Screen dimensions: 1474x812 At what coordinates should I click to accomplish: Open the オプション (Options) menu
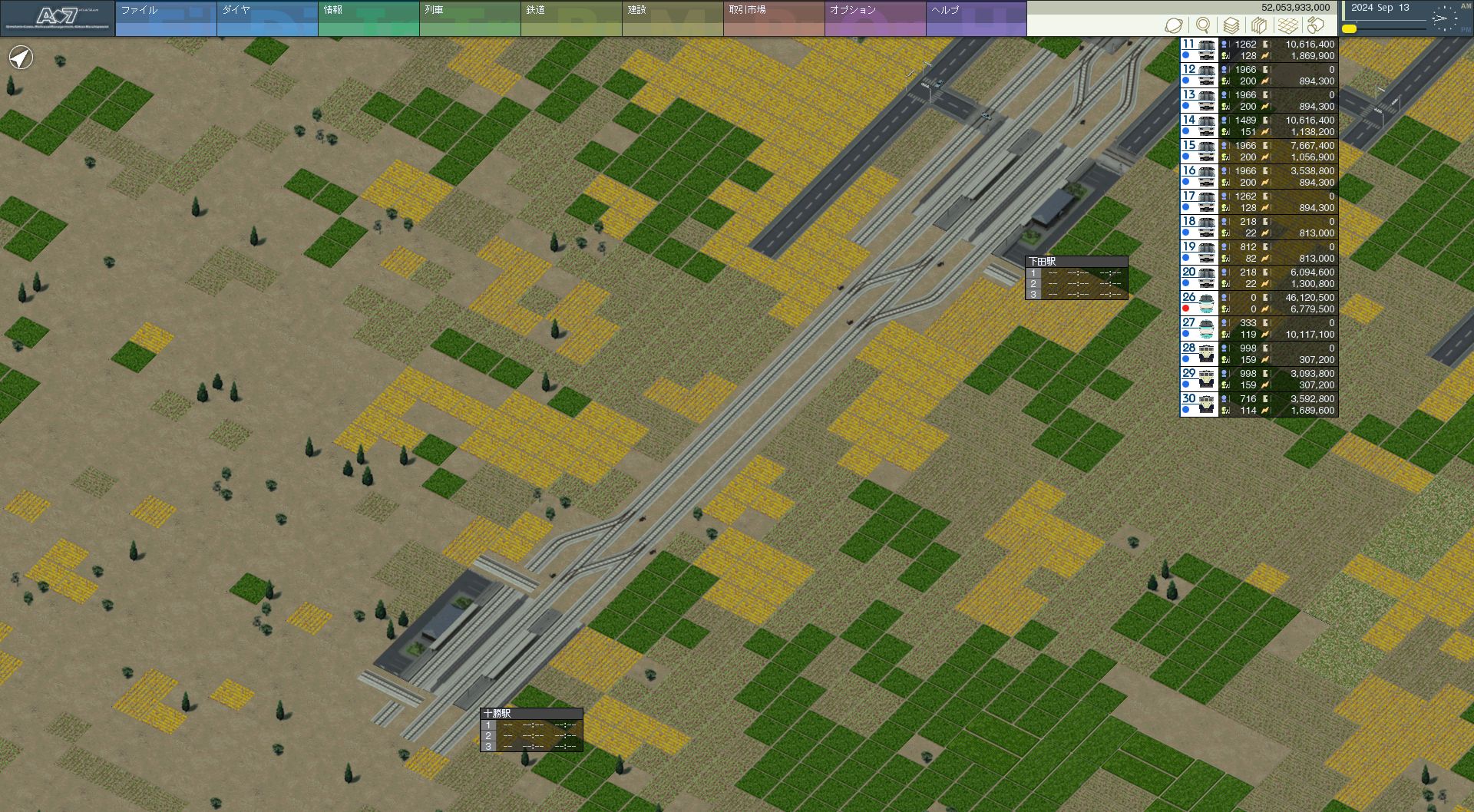[x=874, y=18]
